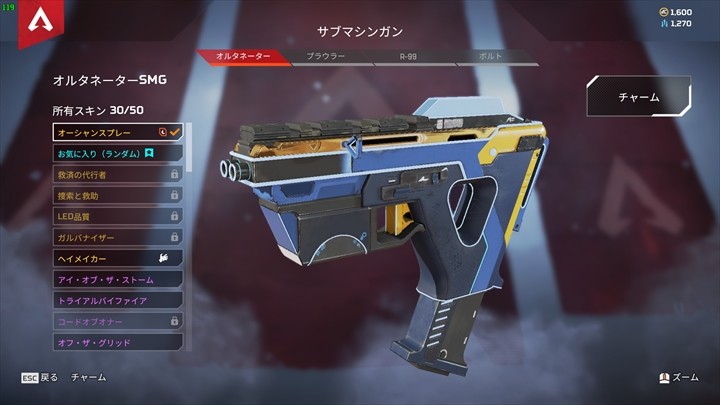
Task: Select the トライアルバイファイア skin
Action: pyautogui.click(x=118, y=300)
